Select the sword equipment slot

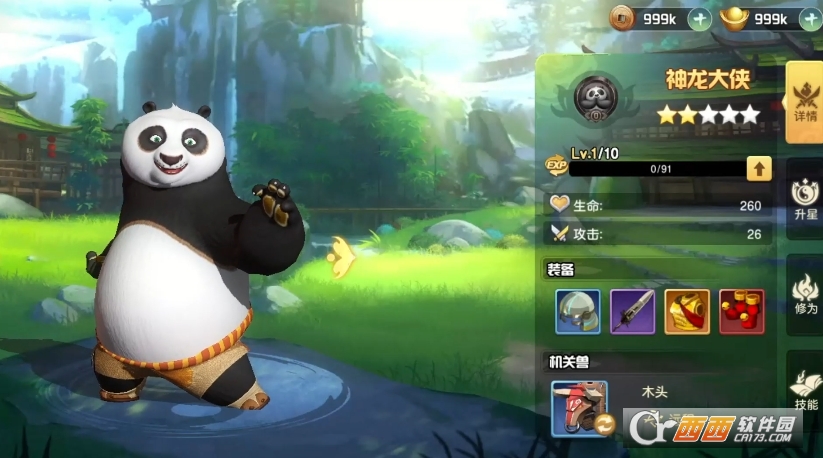pyautogui.click(x=632, y=312)
